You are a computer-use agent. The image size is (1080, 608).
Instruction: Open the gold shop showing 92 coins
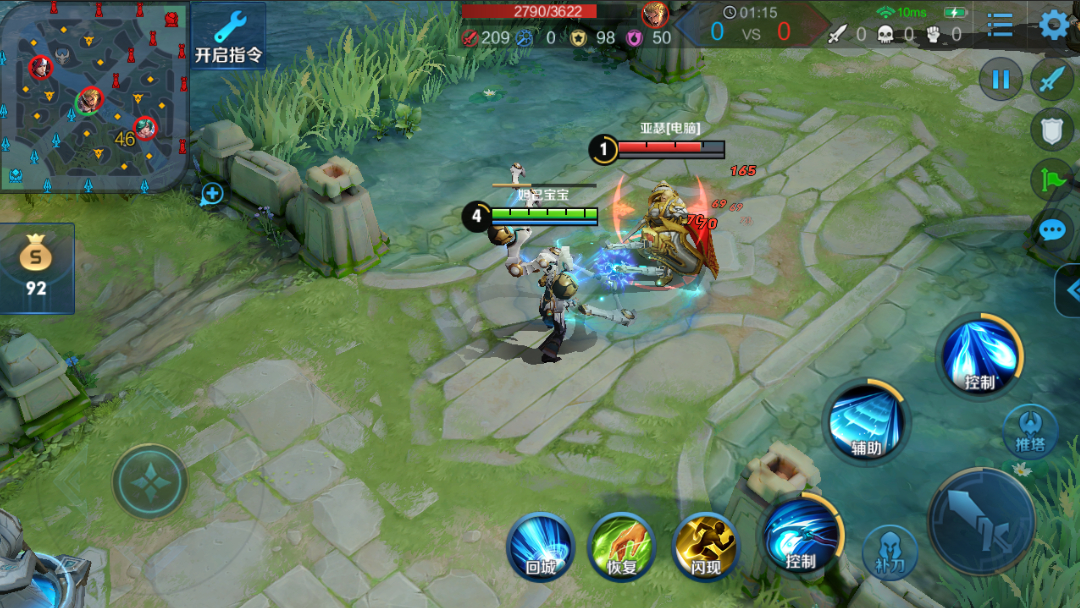point(37,268)
